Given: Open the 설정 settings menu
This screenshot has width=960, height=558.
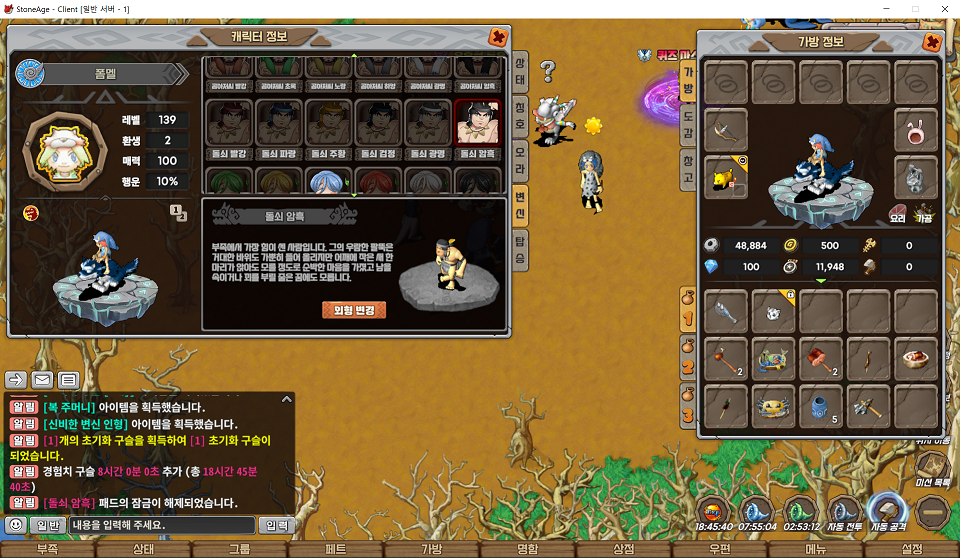Looking at the screenshot, I should pos(912,549).
